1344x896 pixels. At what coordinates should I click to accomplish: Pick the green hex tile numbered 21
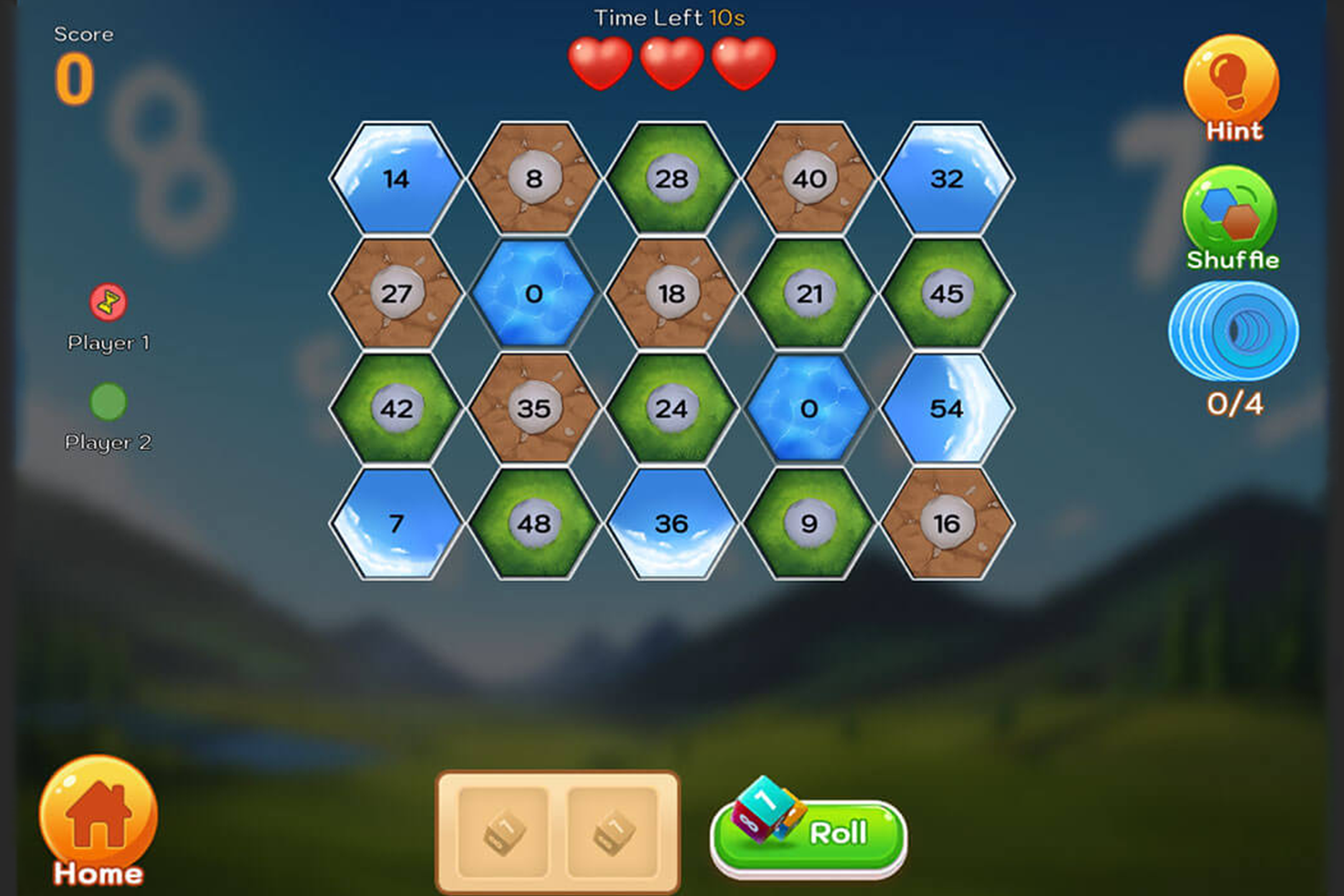tap(809, 294)
